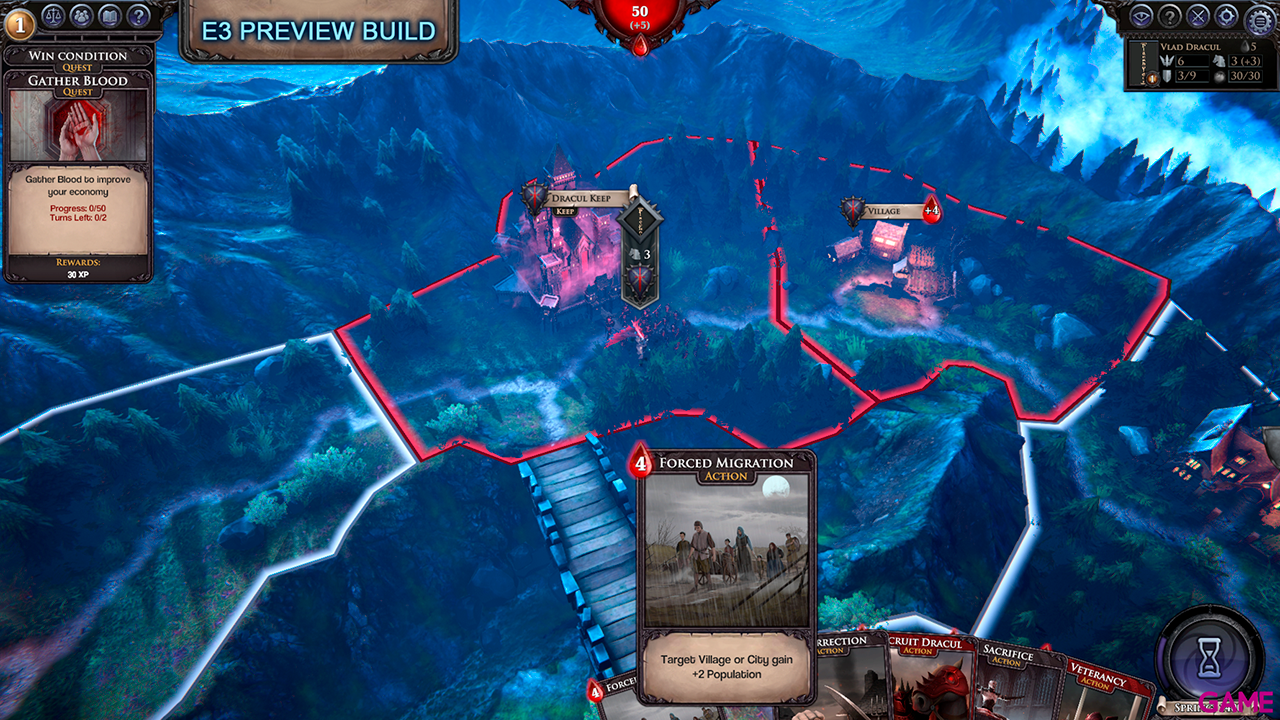Screen dimensions: 1280x720
Task: Expand the Win Condition quest panel
Action: [x=78, y=56]
